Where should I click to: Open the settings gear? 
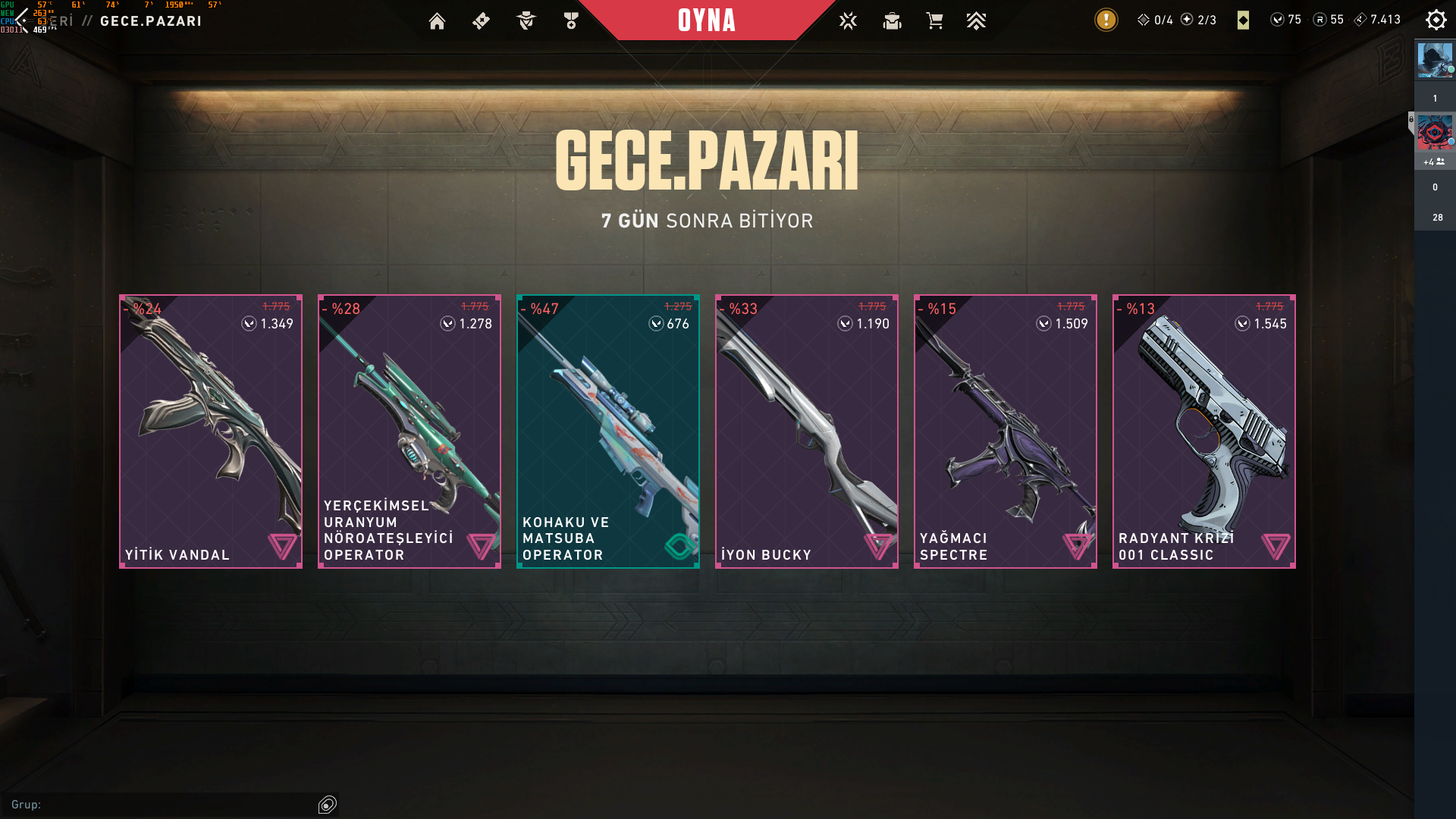coord(1436,20)
